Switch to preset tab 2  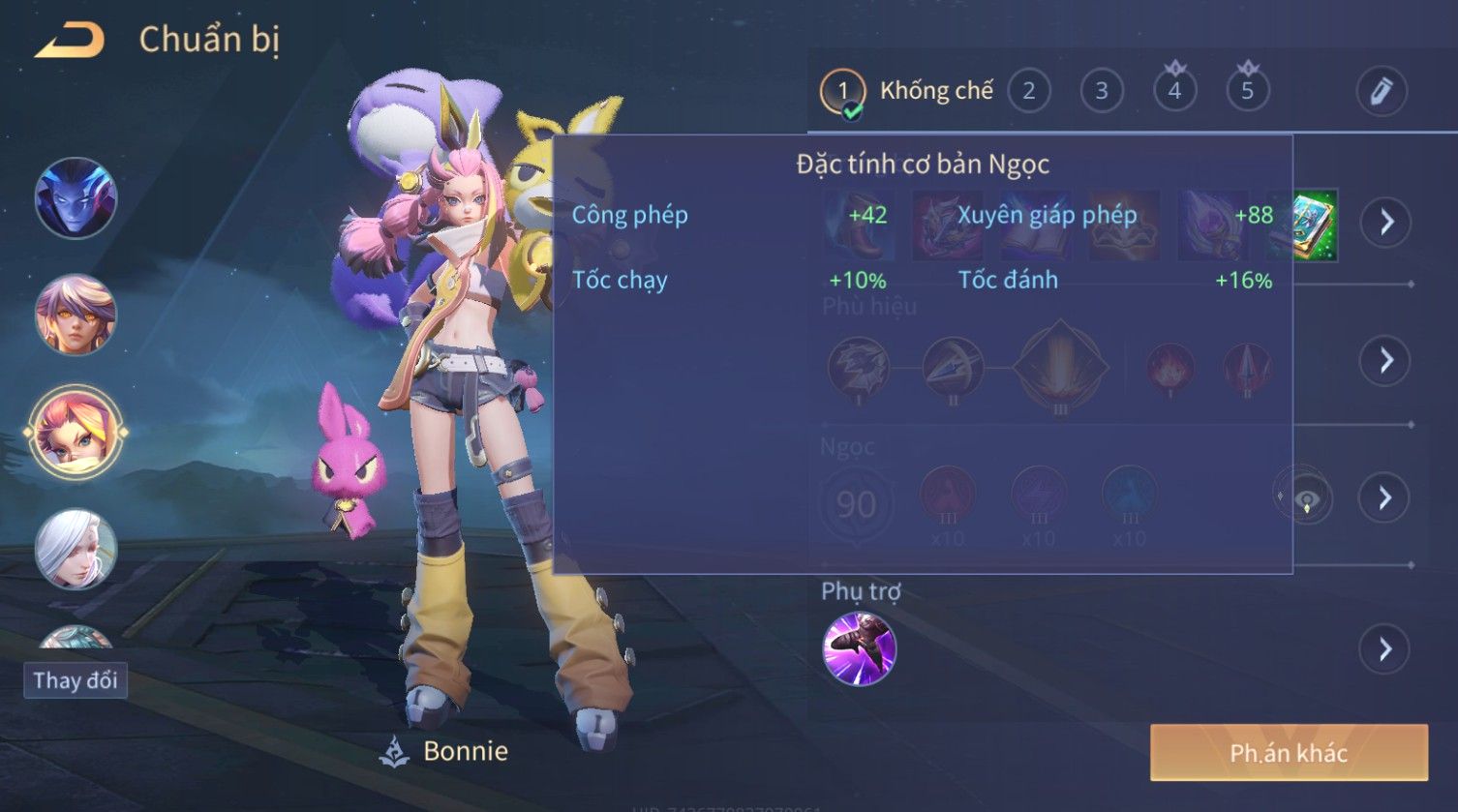pyautogui.click(x=1028, y=91)
